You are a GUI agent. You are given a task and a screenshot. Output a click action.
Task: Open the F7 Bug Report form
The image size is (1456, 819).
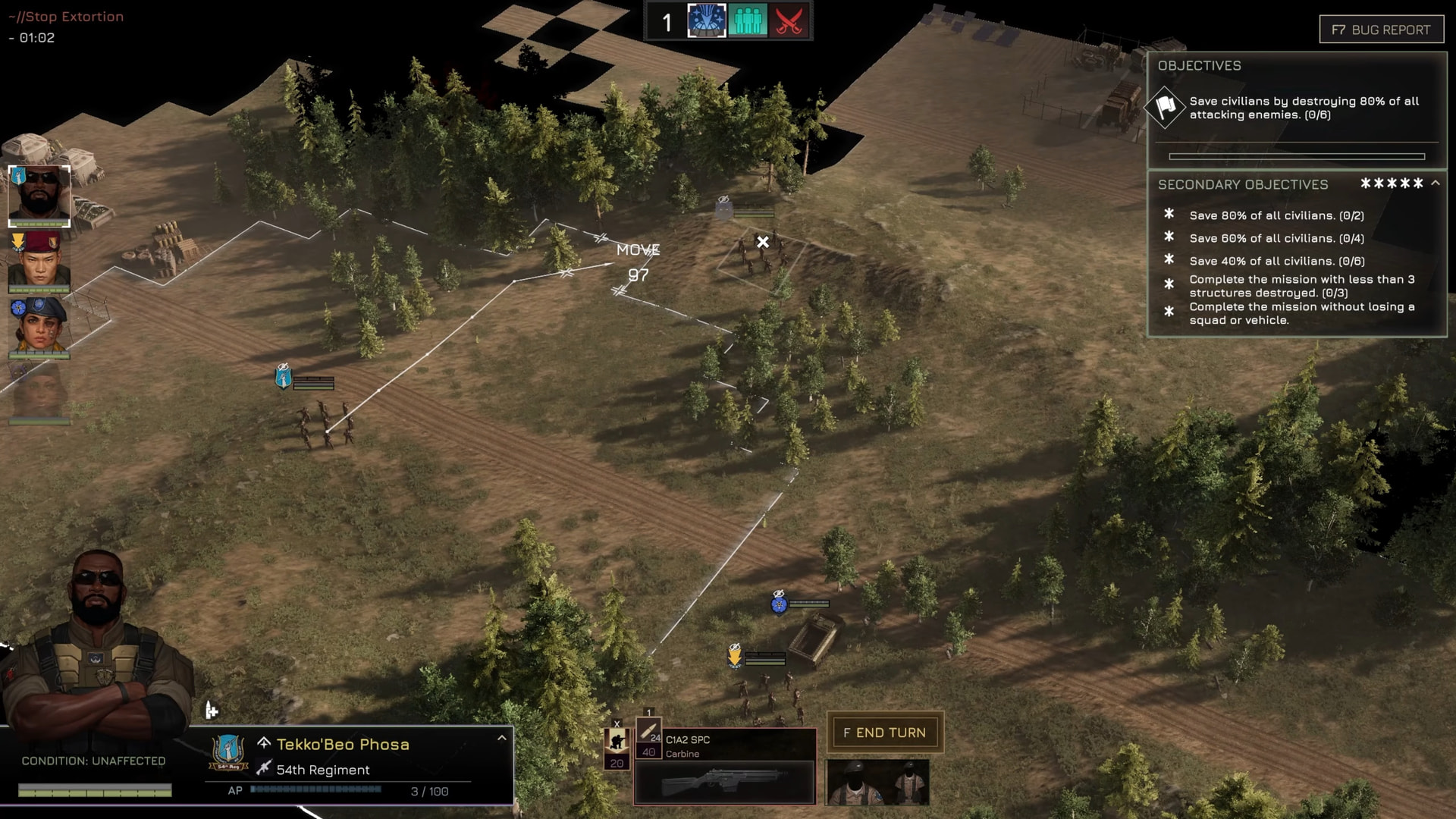click(1381, 30)
